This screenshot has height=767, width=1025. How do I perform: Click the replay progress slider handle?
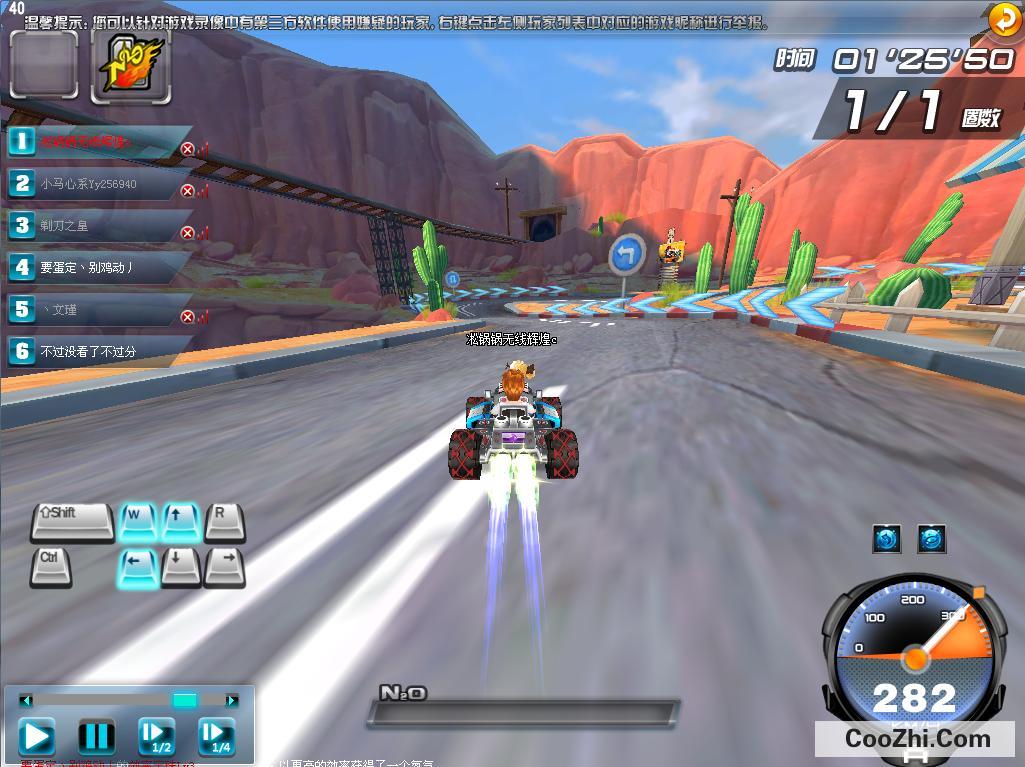[185, 700]
